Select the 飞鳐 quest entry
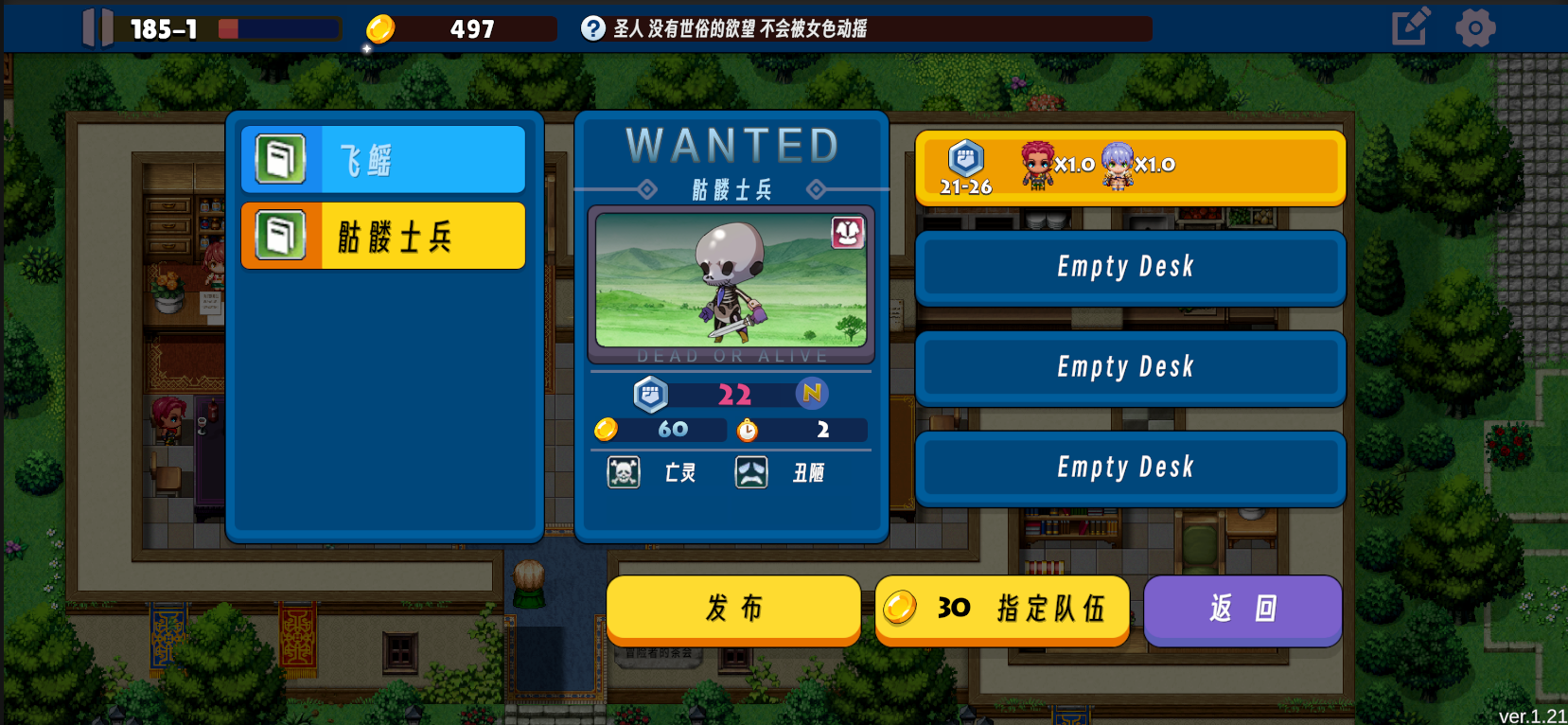1568x725 pixels. click(382, 159)
